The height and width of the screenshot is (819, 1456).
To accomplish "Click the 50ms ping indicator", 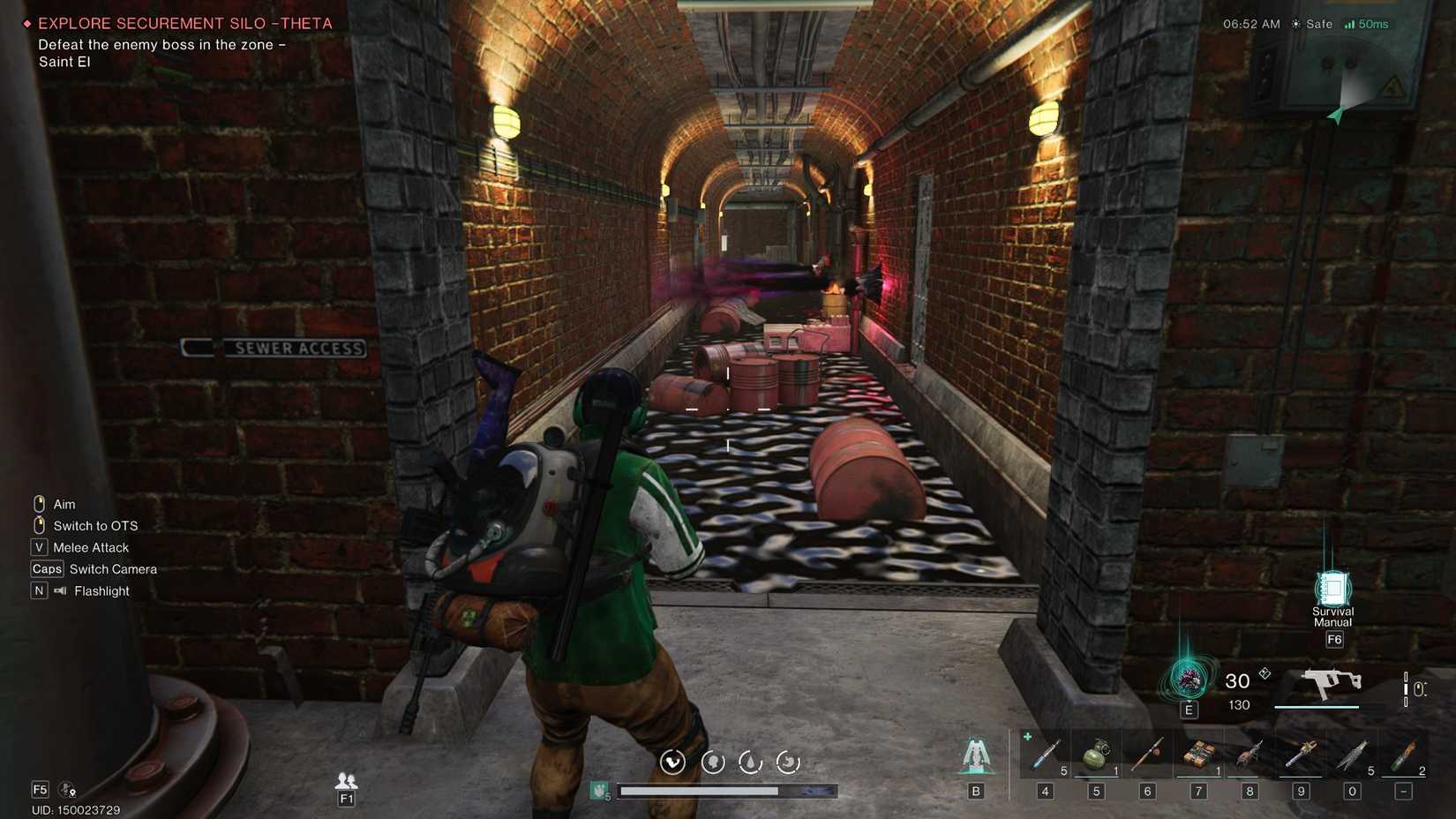I will (x=1370, y=24).
